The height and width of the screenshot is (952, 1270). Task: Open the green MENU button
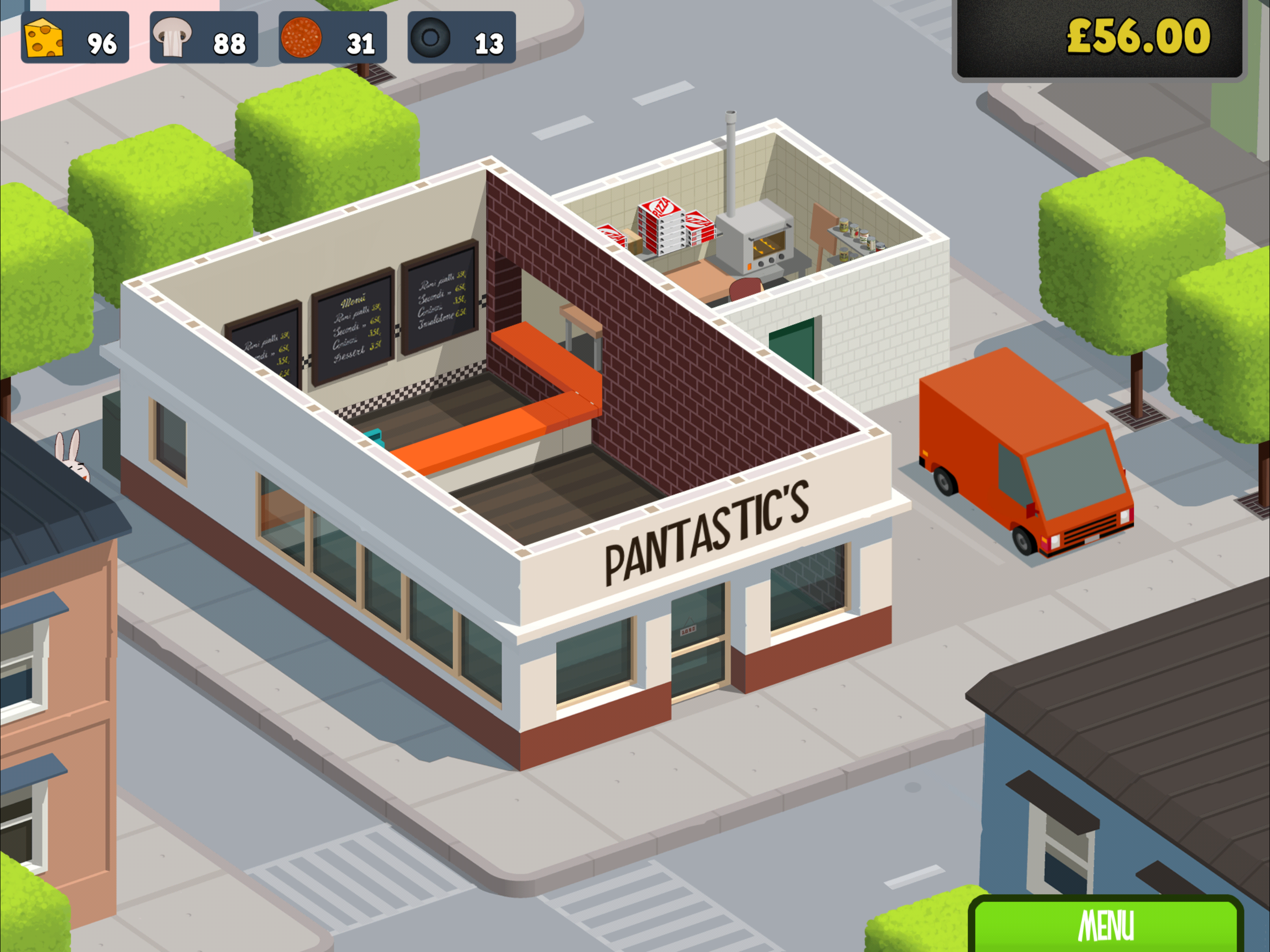[x=1106, y=925]
